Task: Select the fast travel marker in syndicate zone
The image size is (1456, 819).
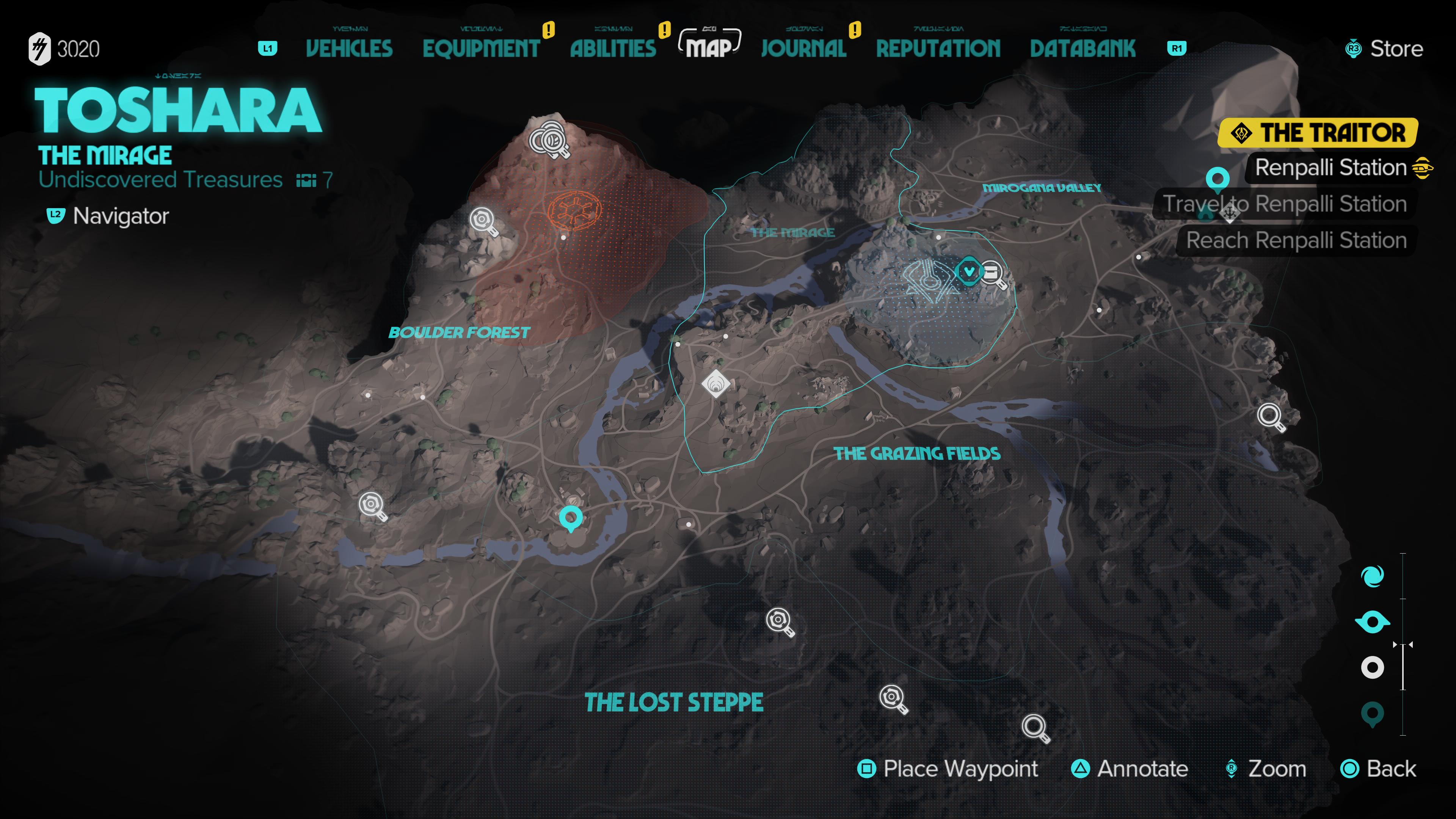Action: tap(969, 271)
